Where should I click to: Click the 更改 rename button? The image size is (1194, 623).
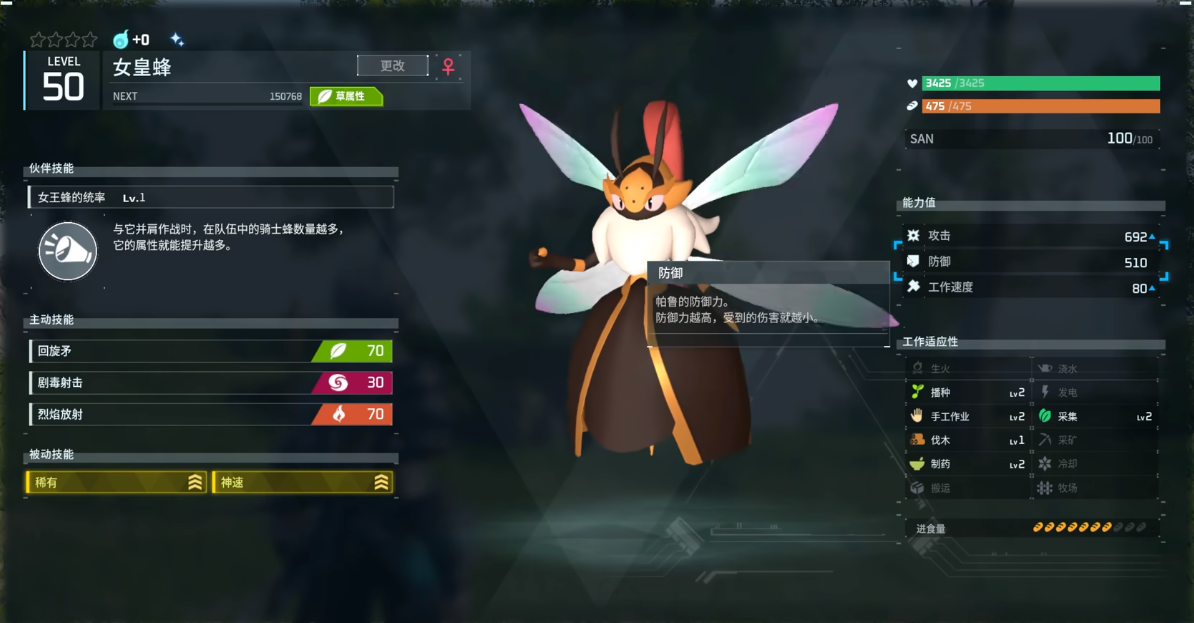point(392,66)
